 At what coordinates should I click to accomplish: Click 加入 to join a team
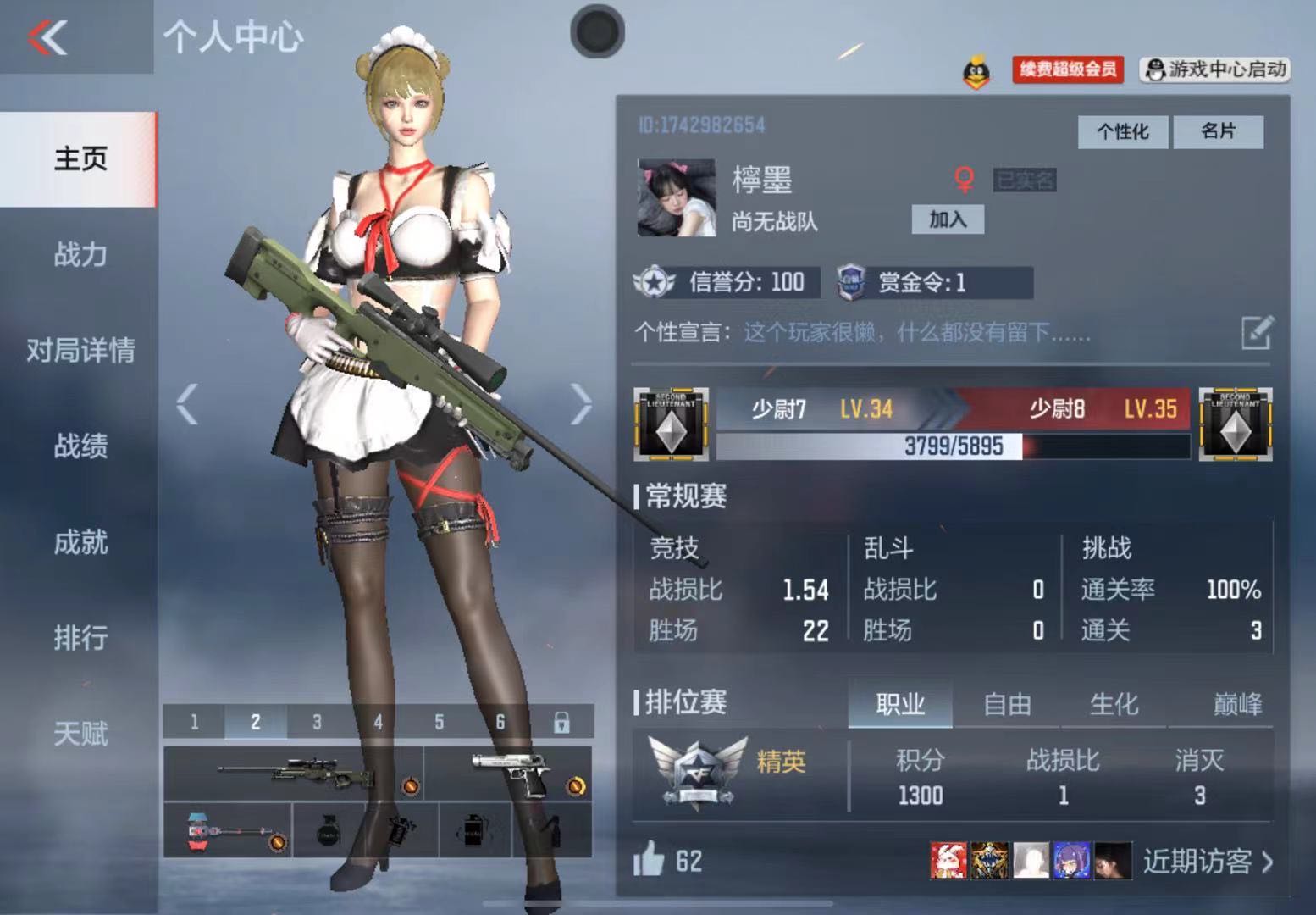pyautogui.click(x=947, y=219)
